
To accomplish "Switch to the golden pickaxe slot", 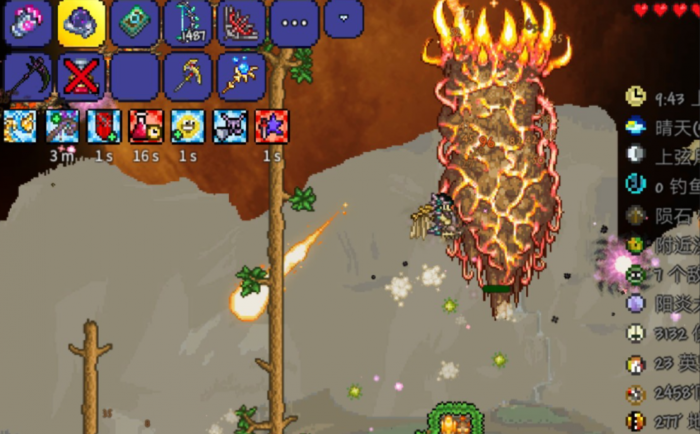I will coord(188,76).
